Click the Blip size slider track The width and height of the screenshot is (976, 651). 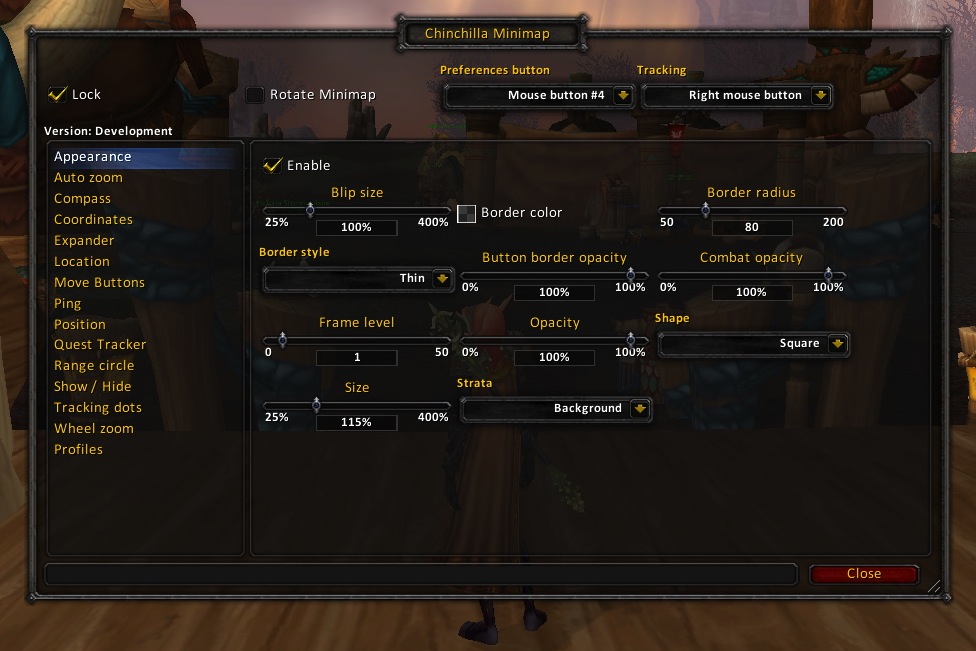[357, 210]
